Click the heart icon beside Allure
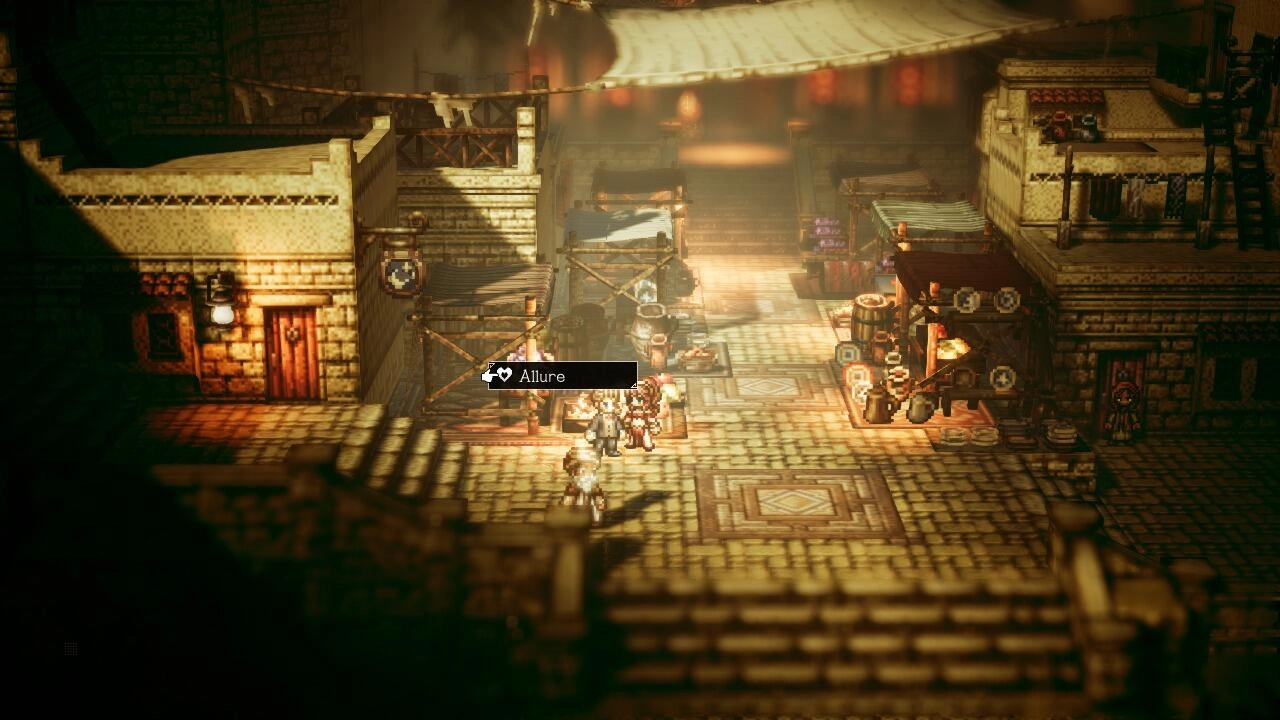1280x720 pixels. pyautogui.click(x=507, y=375)
